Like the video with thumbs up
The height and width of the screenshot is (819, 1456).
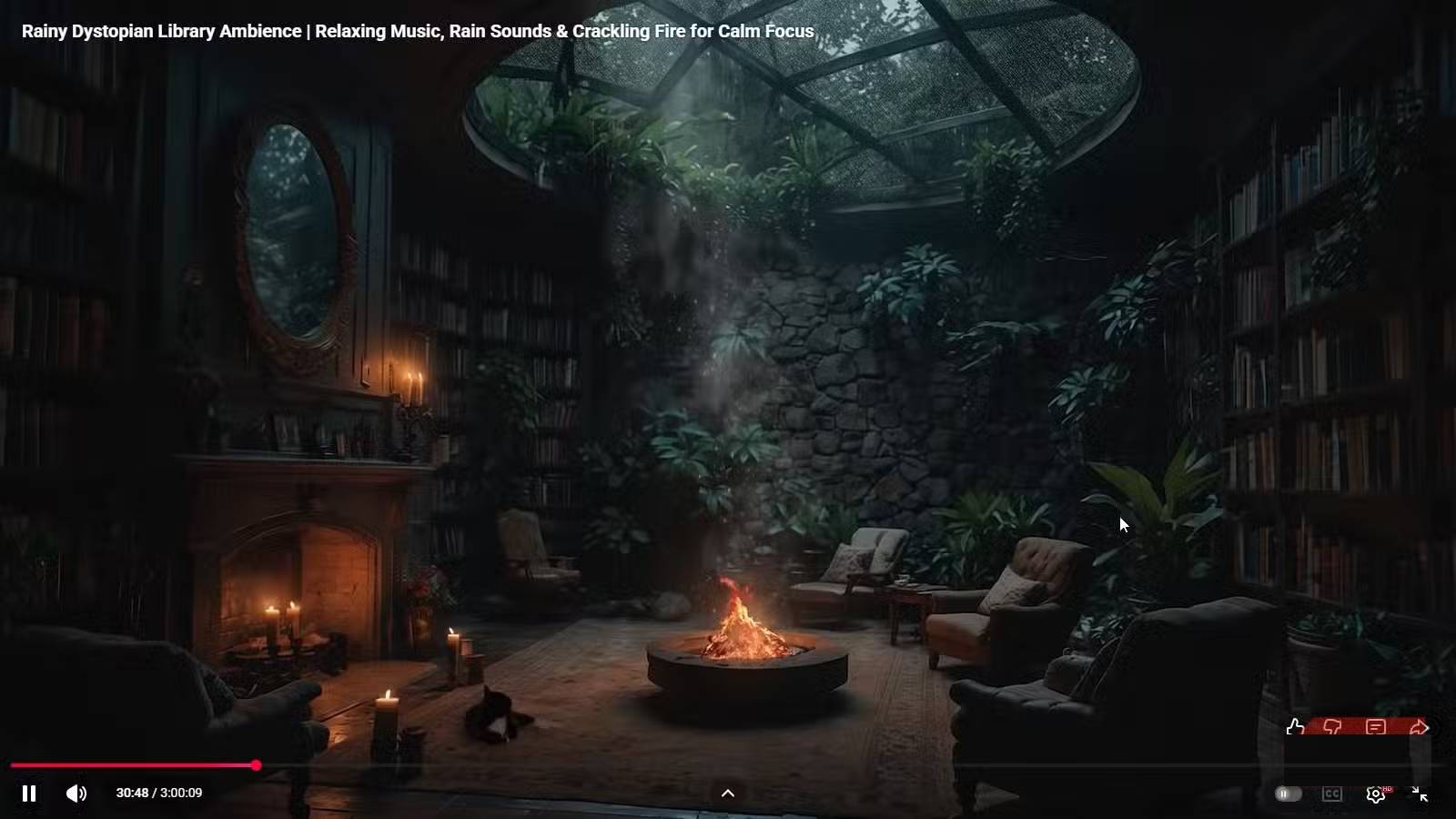[1295, 727]
